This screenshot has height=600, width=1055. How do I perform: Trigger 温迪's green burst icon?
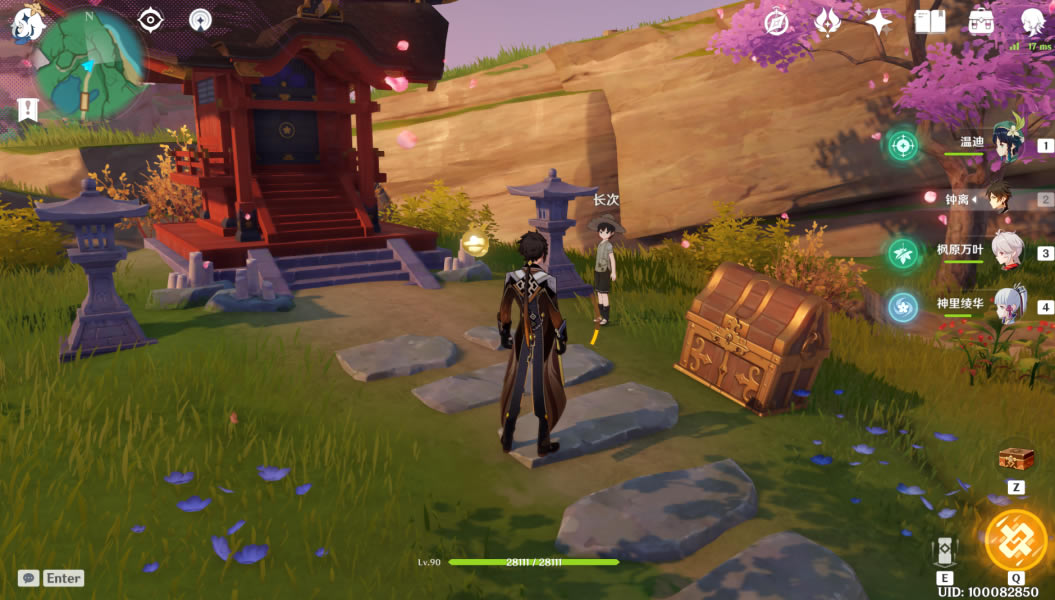point(902,145)
